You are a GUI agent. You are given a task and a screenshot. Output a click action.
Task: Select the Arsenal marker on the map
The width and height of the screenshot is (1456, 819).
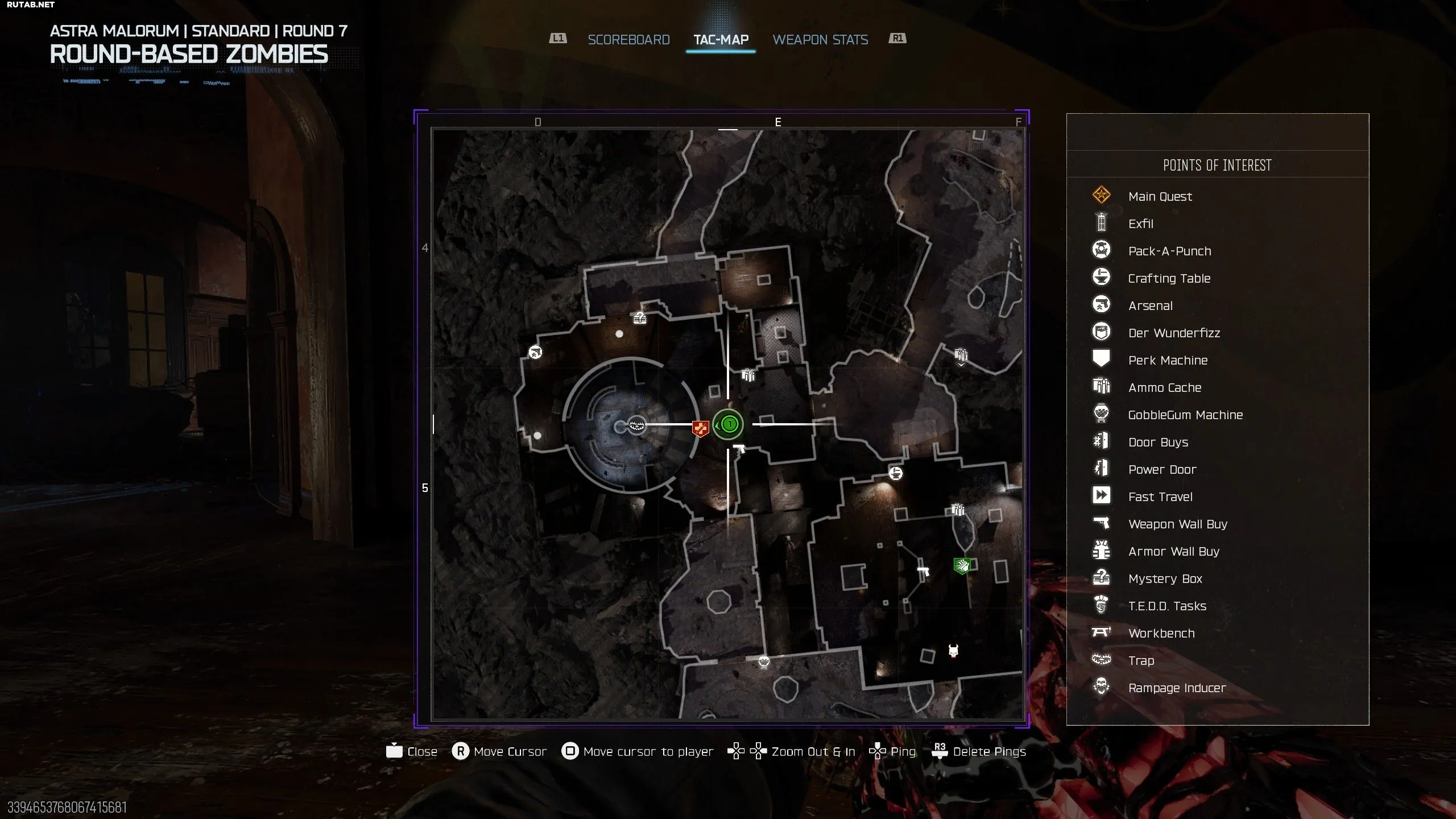(x=535, y=353)
